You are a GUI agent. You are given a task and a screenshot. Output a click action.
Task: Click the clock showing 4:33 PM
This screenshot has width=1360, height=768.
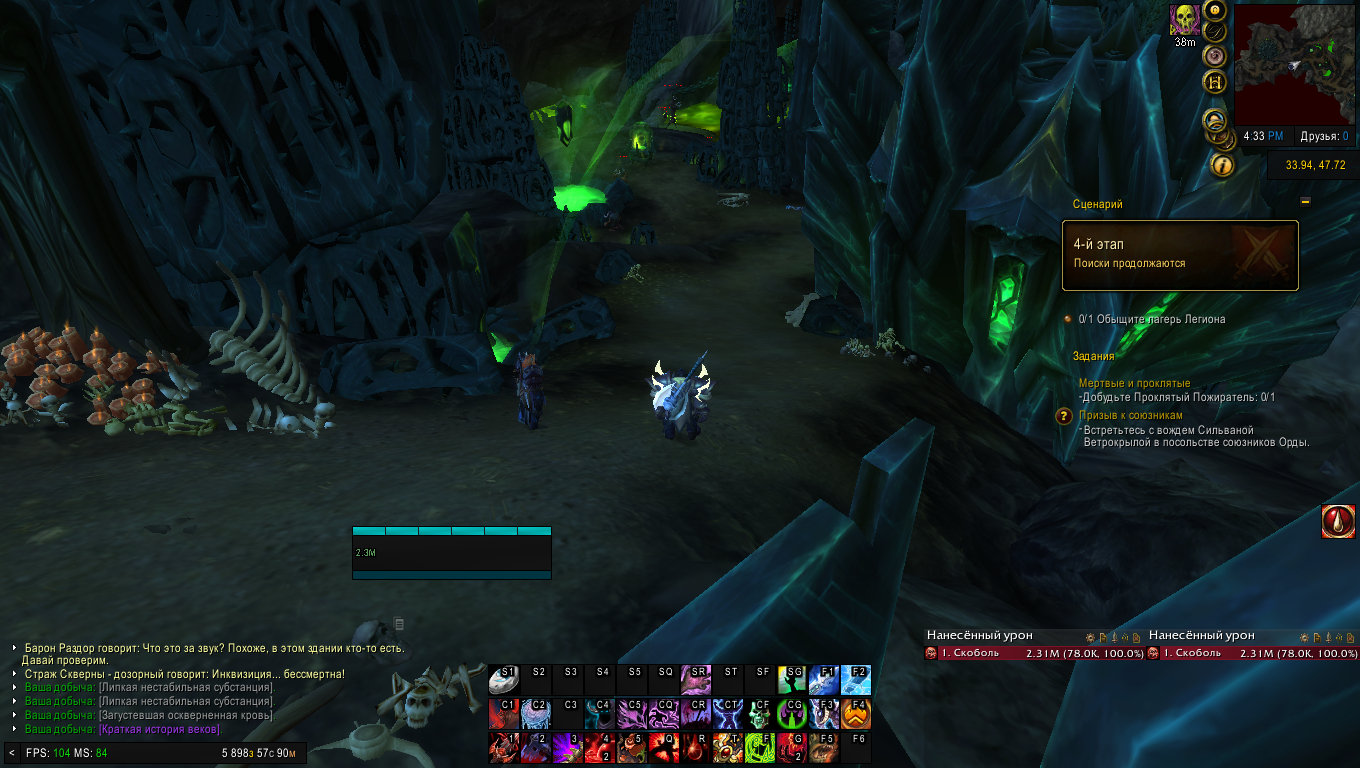(1263, 136)
